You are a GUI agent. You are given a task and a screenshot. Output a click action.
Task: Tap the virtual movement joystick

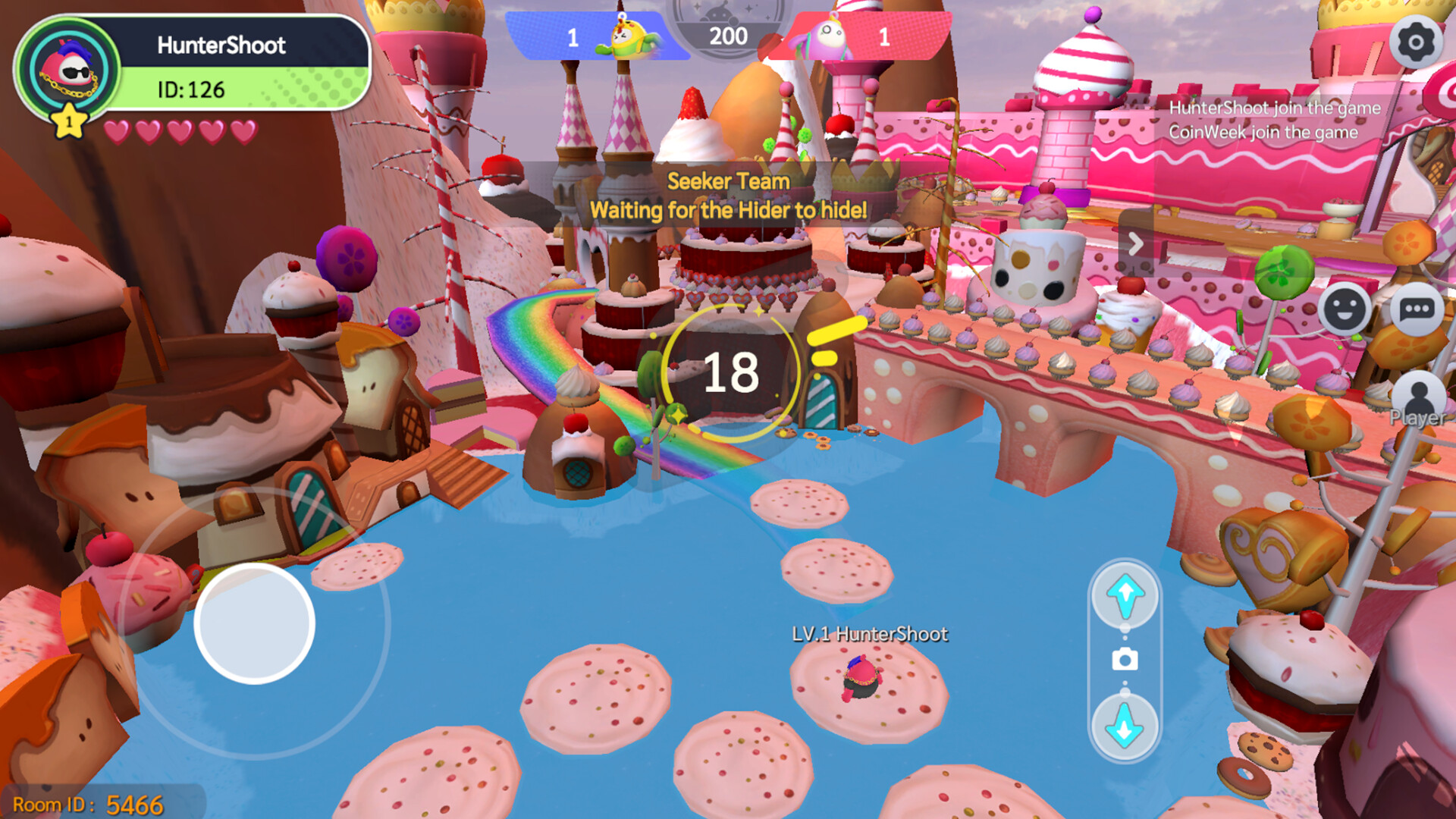254,623
